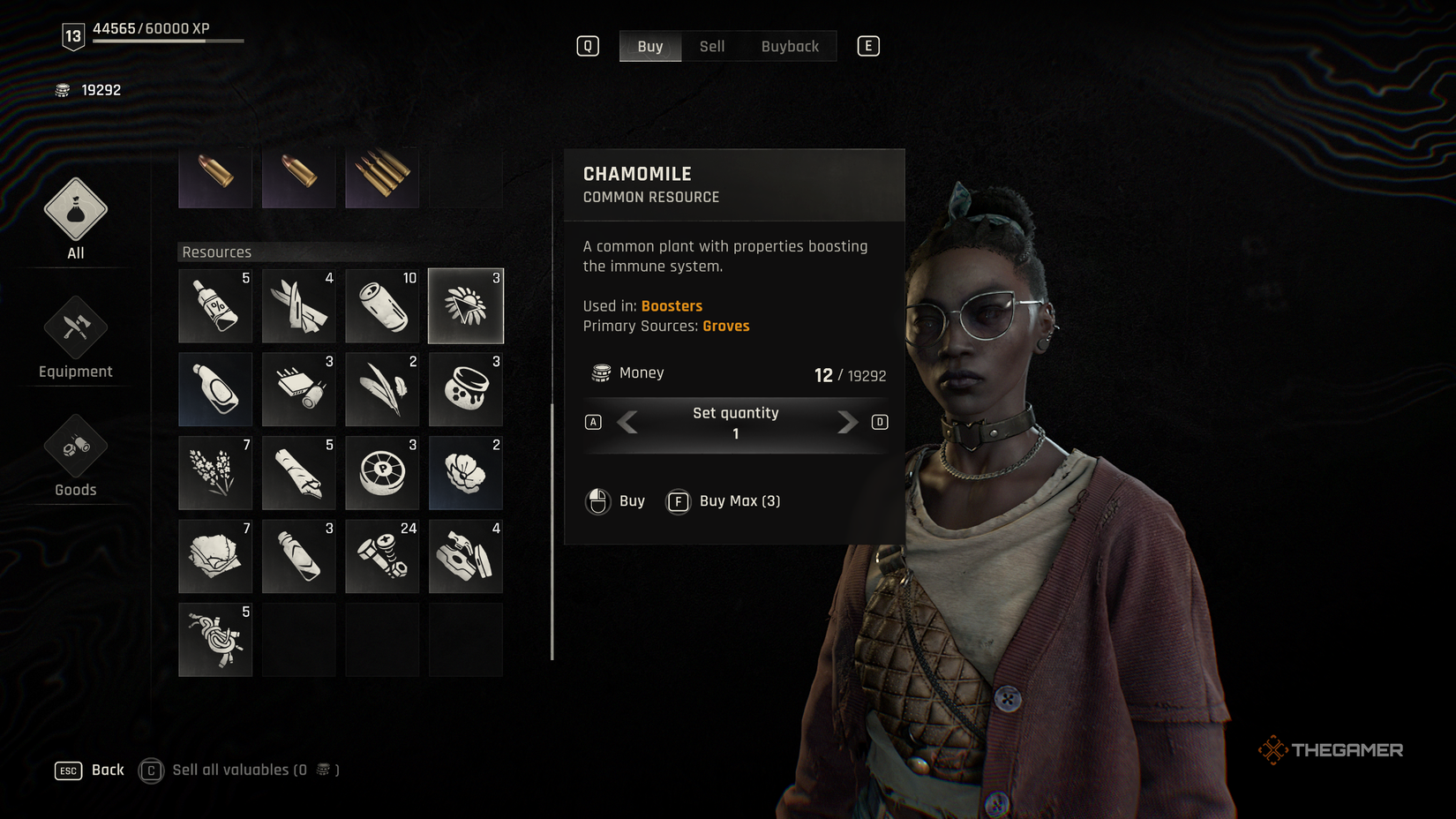Open the Buyback tab
Image resolution: width=1456 pixels, height=819 pixels.
[790, 46]
